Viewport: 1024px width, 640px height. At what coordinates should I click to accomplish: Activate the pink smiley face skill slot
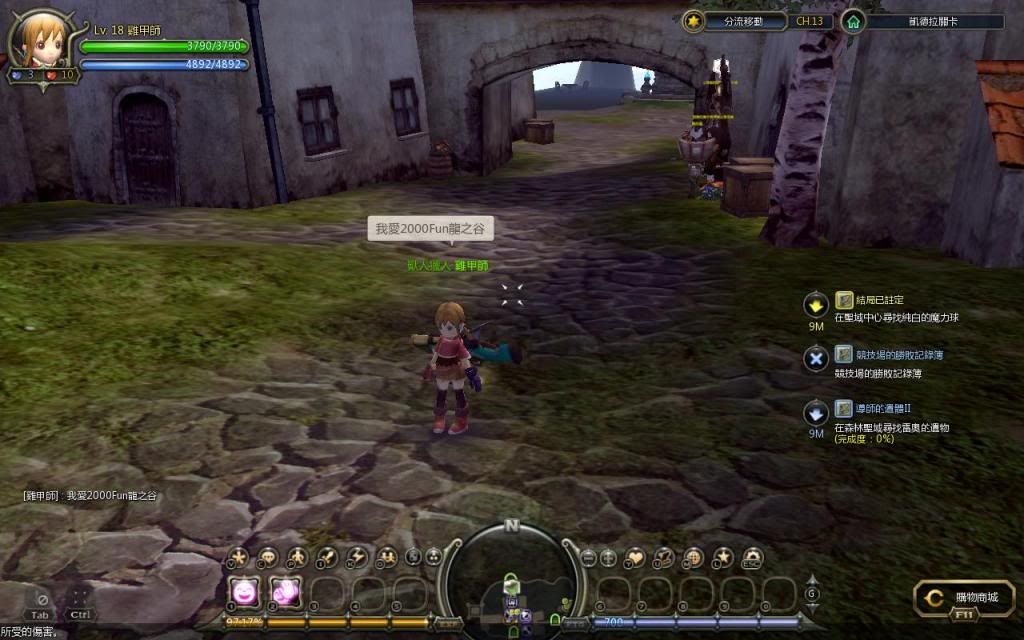coord(245,592)
